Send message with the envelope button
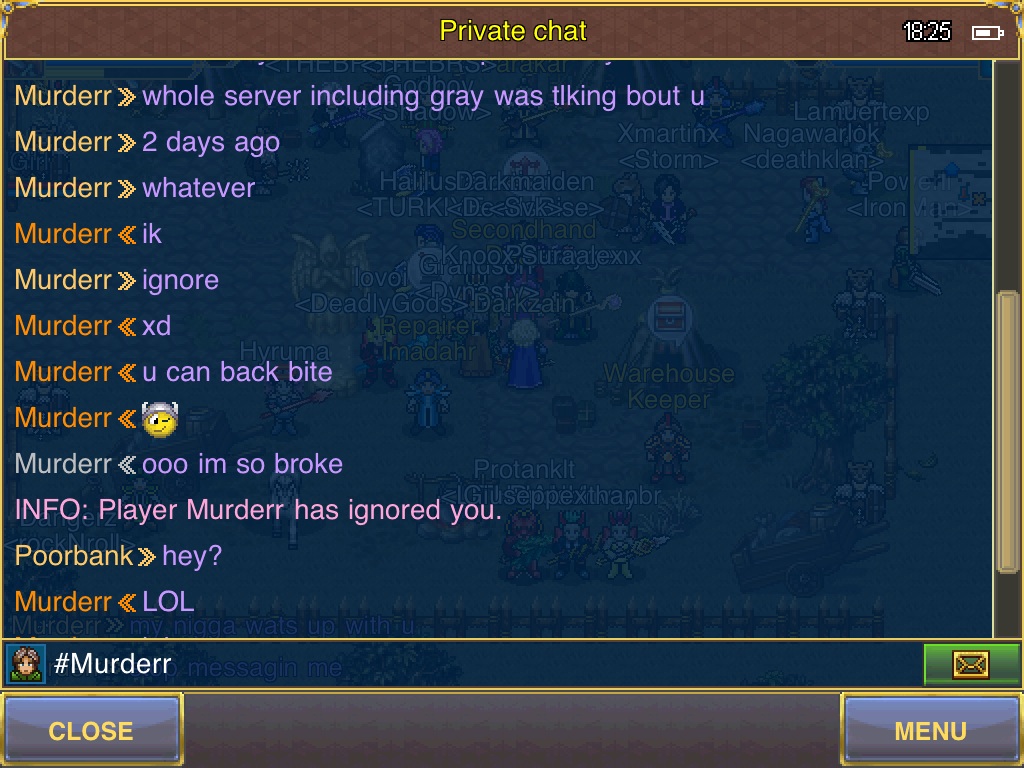 click(970, 664)
